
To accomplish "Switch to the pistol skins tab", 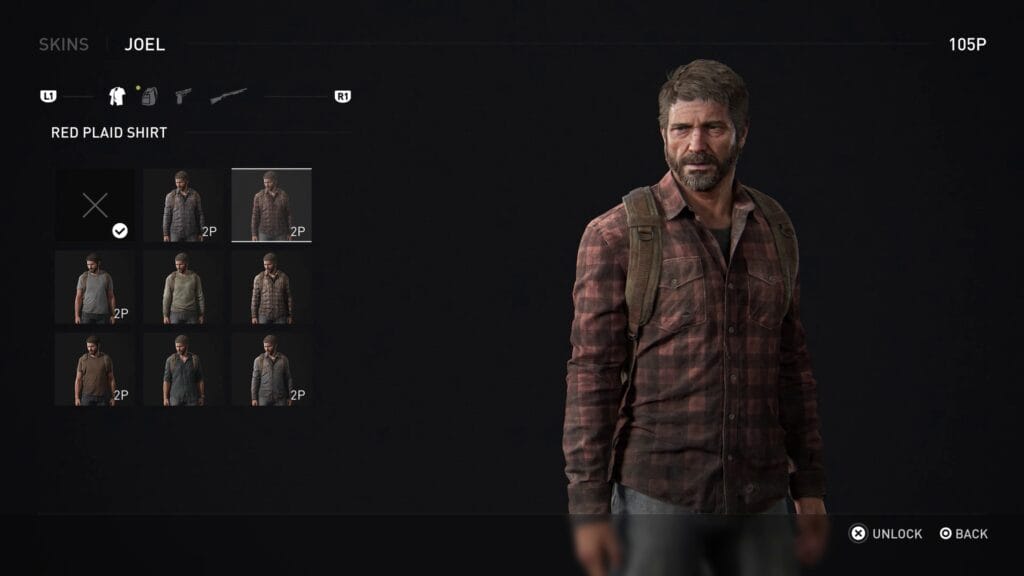I will 183,97.
